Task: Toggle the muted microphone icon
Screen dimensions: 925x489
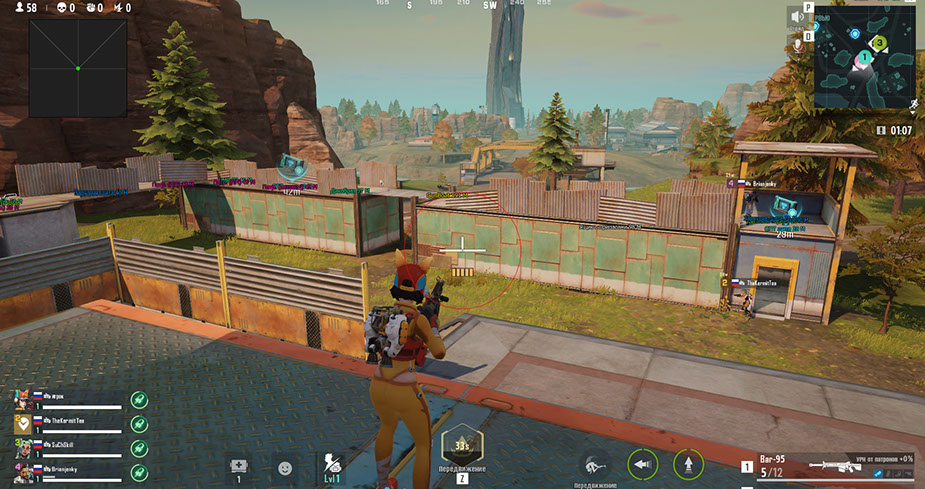Action: point(798,44)
